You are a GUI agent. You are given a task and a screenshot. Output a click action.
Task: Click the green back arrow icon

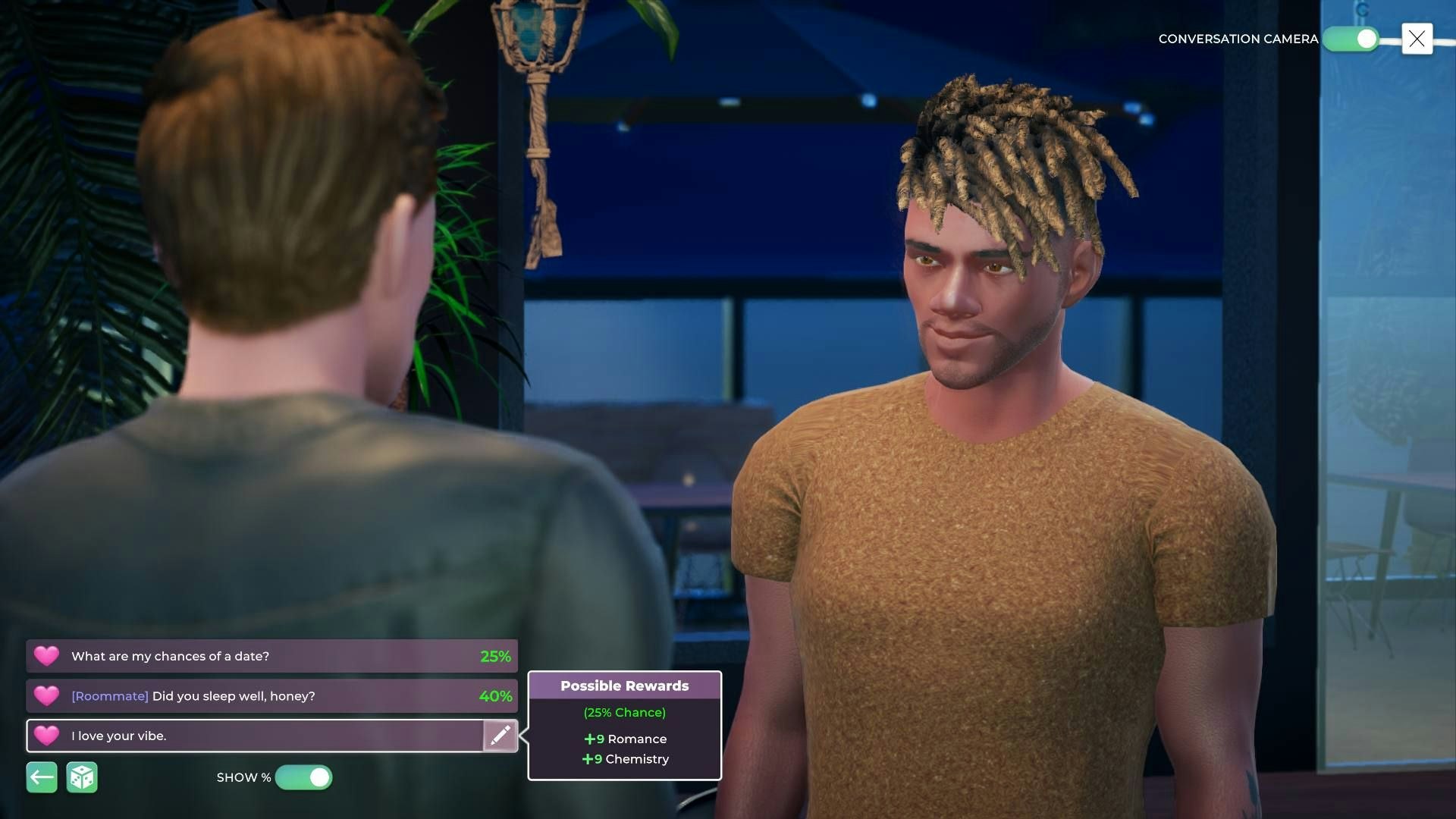click(x=42, y=777)
